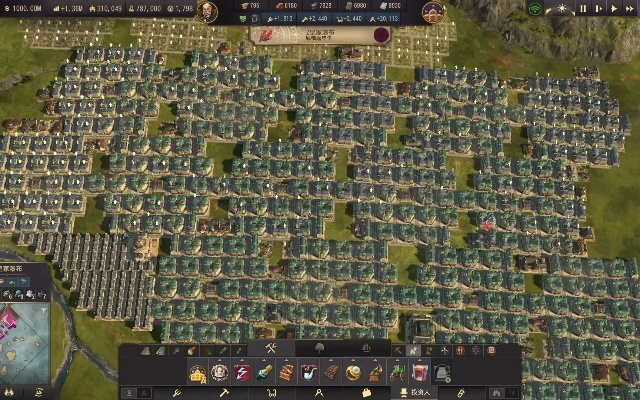Open the tree landscaping build category
Image resolution: width=640 pixels, height=400 pixels.
coord(318,349)
